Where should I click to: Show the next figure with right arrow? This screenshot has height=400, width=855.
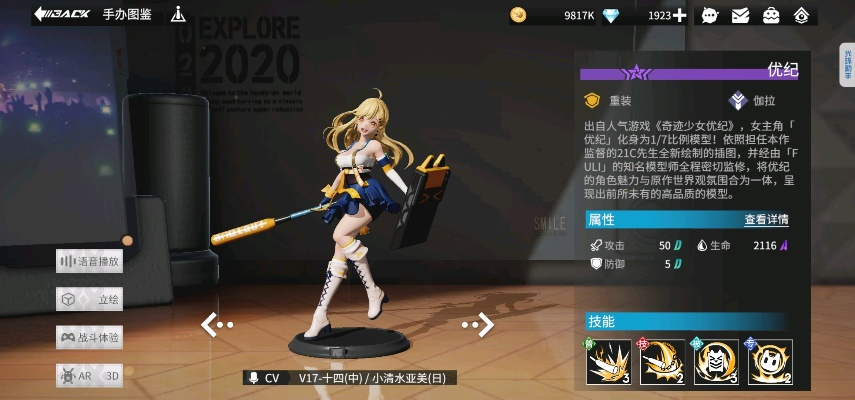coord(479,324)
